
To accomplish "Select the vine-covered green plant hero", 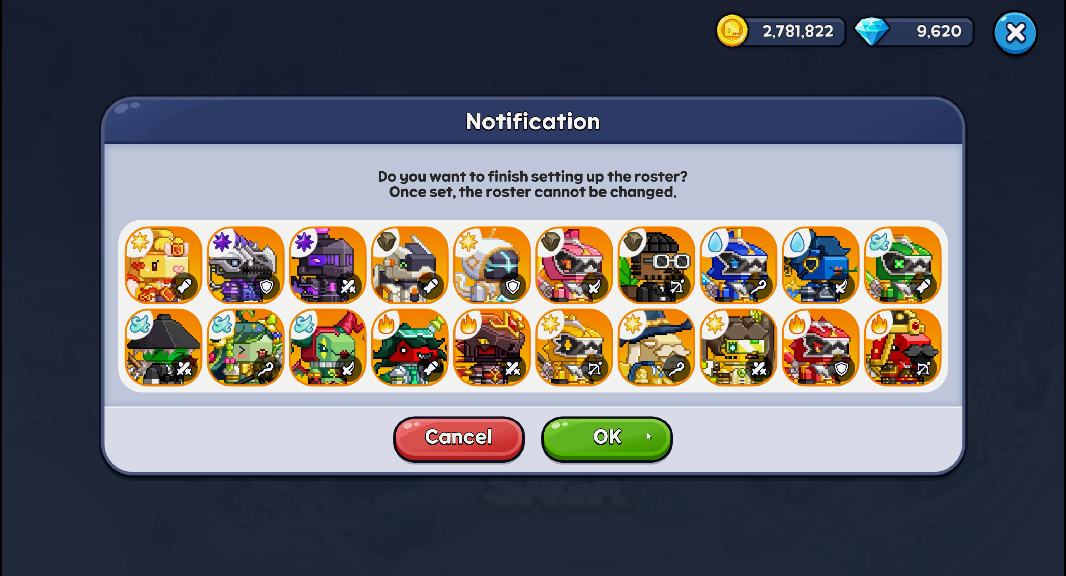I will [x=245, y=347].
